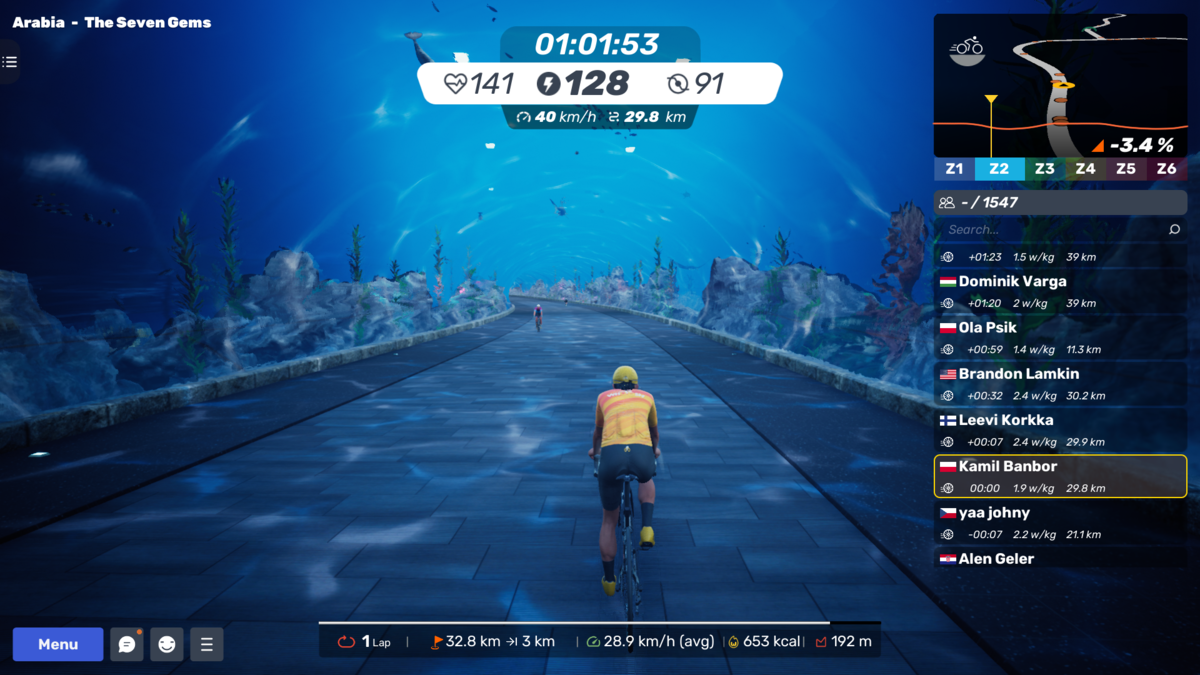Screen dimensions: 1200x675
Task: Toggle the side panel list icon
Action: [10, 62]
